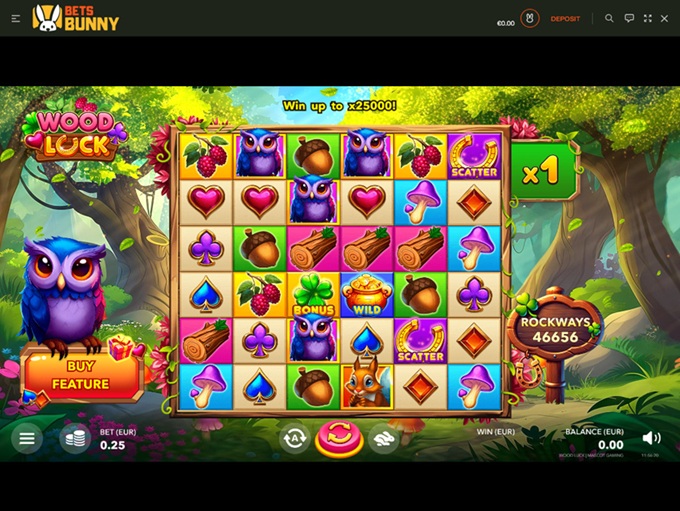
Task: Toggle the turbo spin rabbit button
Action: coord(384,438)
